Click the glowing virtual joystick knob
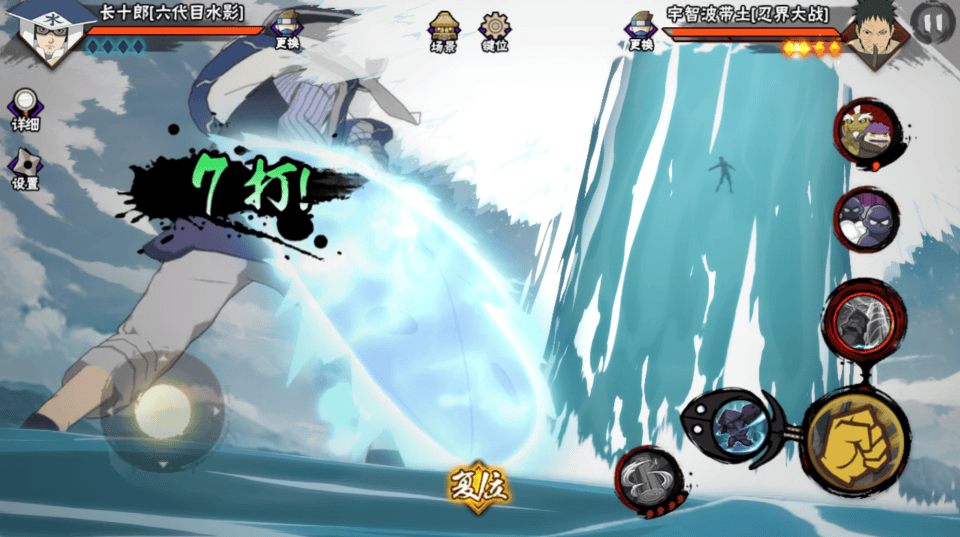 [162, 410]
